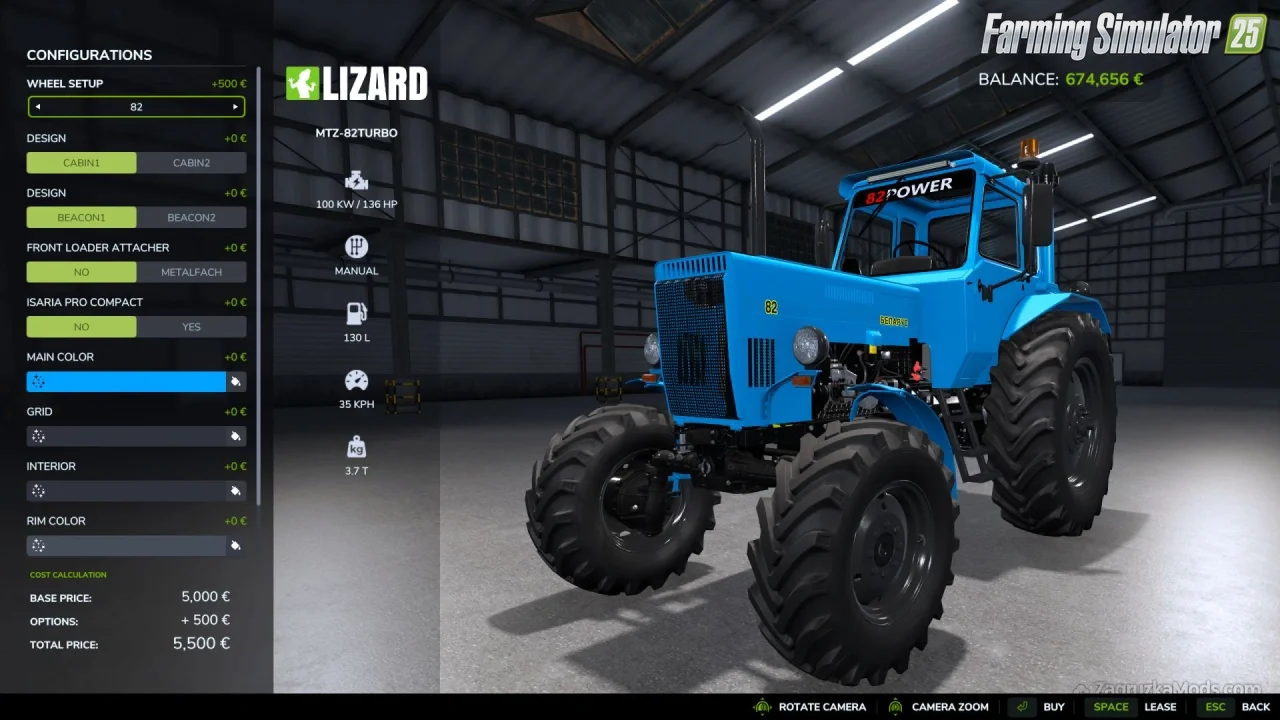Open the rim color selector
This screenshot has height=720, width=1280.
(126, 546)
